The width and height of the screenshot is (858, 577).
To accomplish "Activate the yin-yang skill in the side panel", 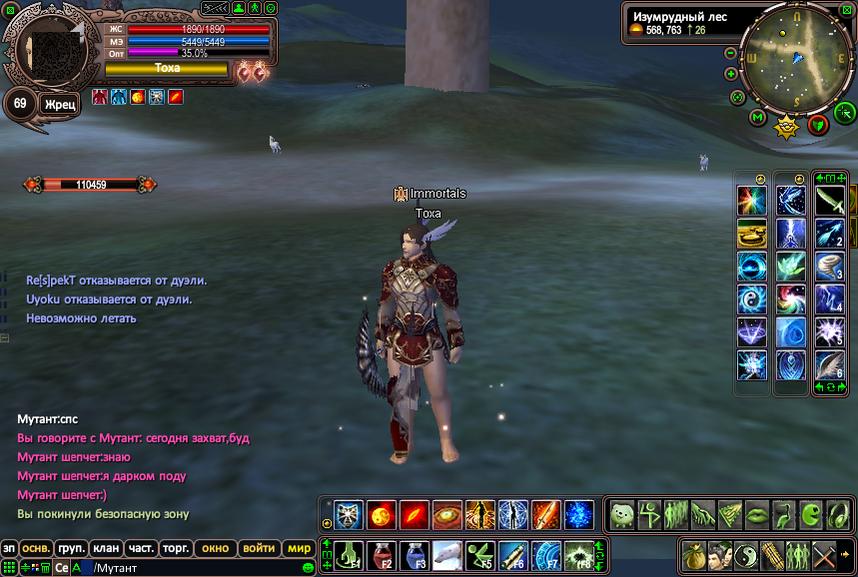I will pos(752,299).
